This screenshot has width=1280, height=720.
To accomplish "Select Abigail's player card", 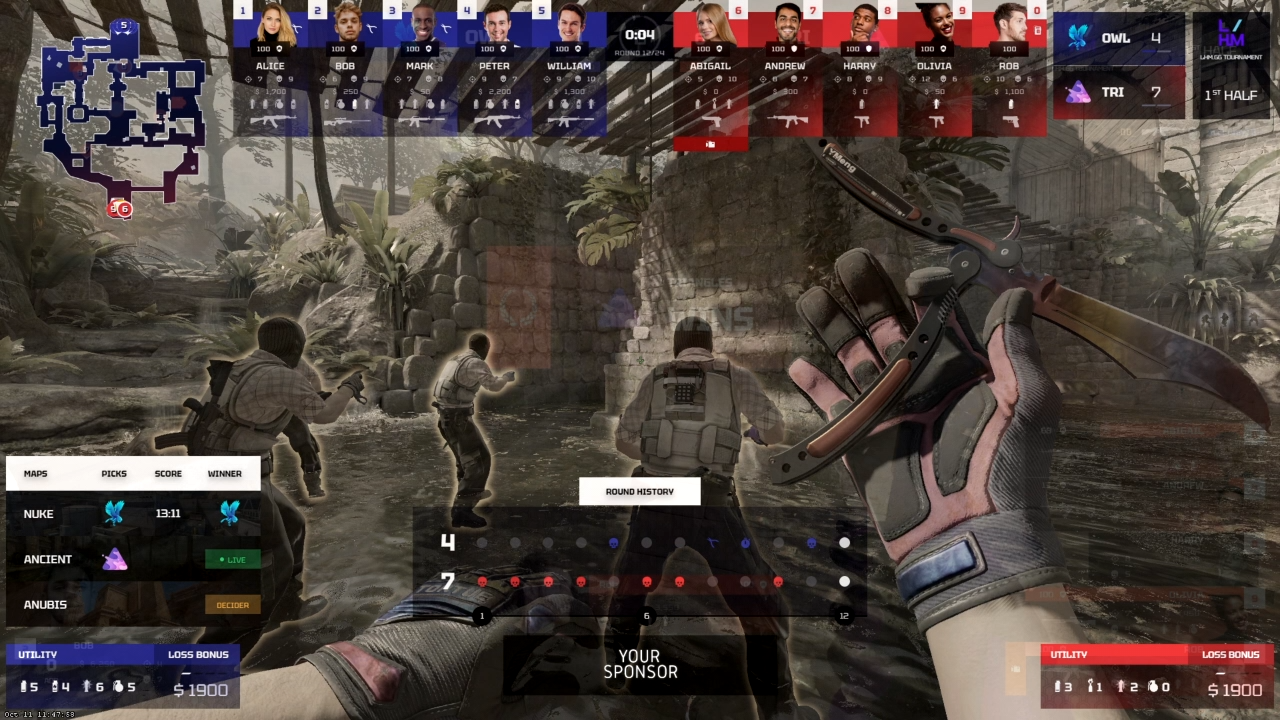I will tap(710, 70).
